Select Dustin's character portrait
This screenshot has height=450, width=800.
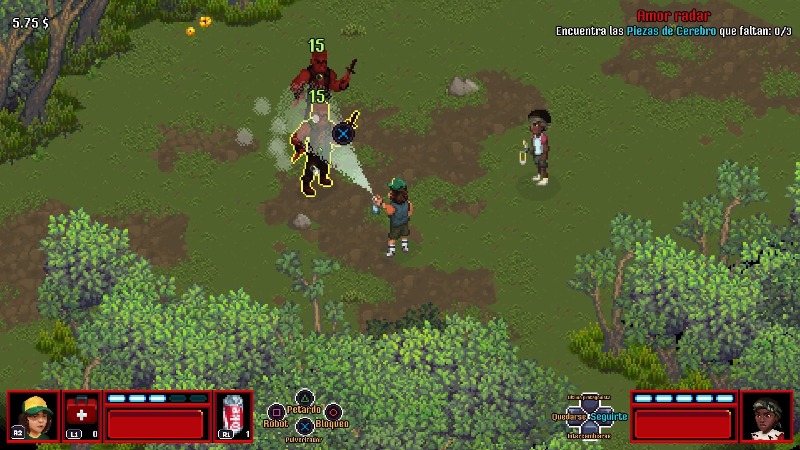click(x=33, y=416)
